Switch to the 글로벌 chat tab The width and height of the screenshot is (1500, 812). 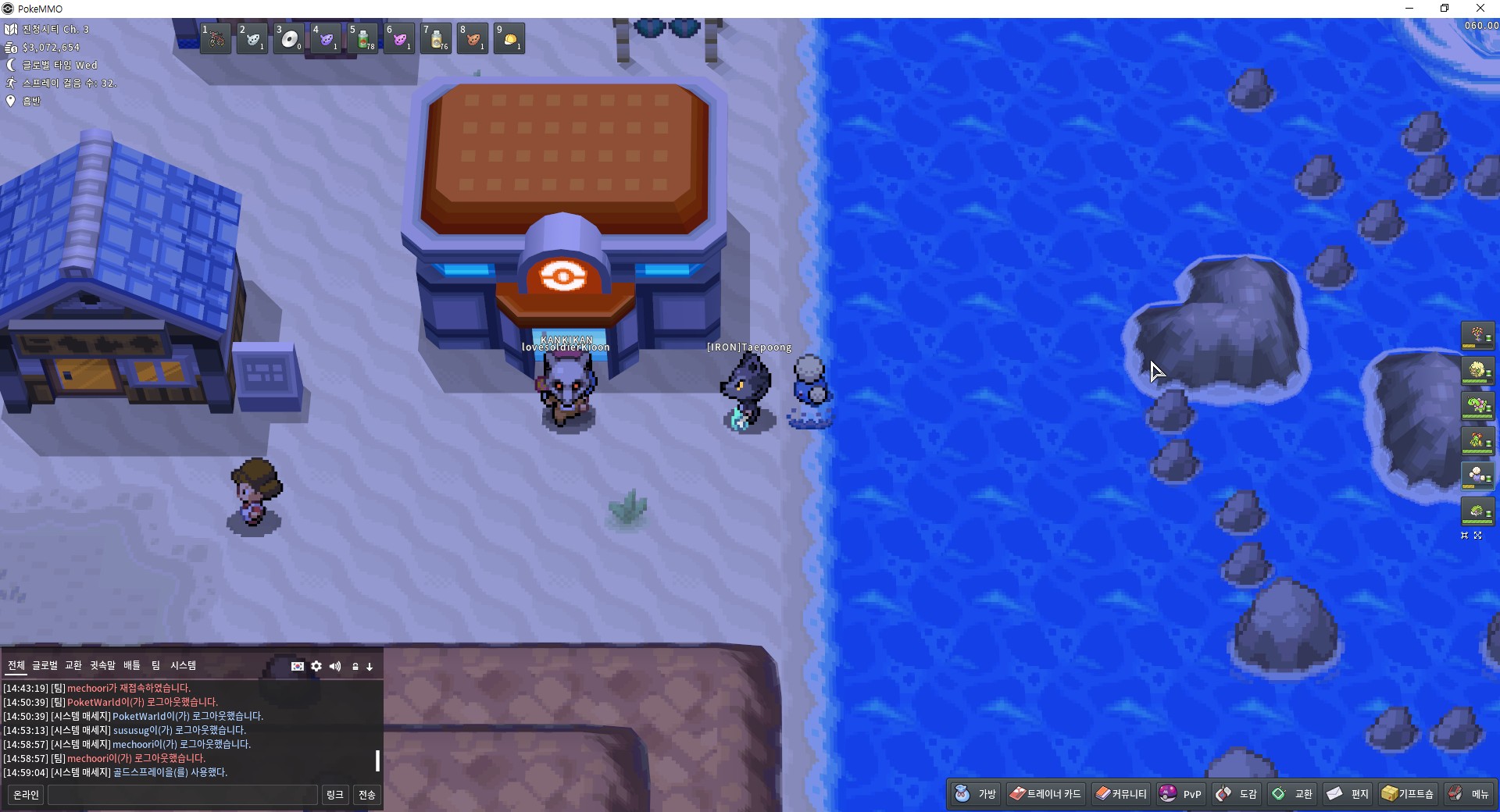tap(45, 665)
